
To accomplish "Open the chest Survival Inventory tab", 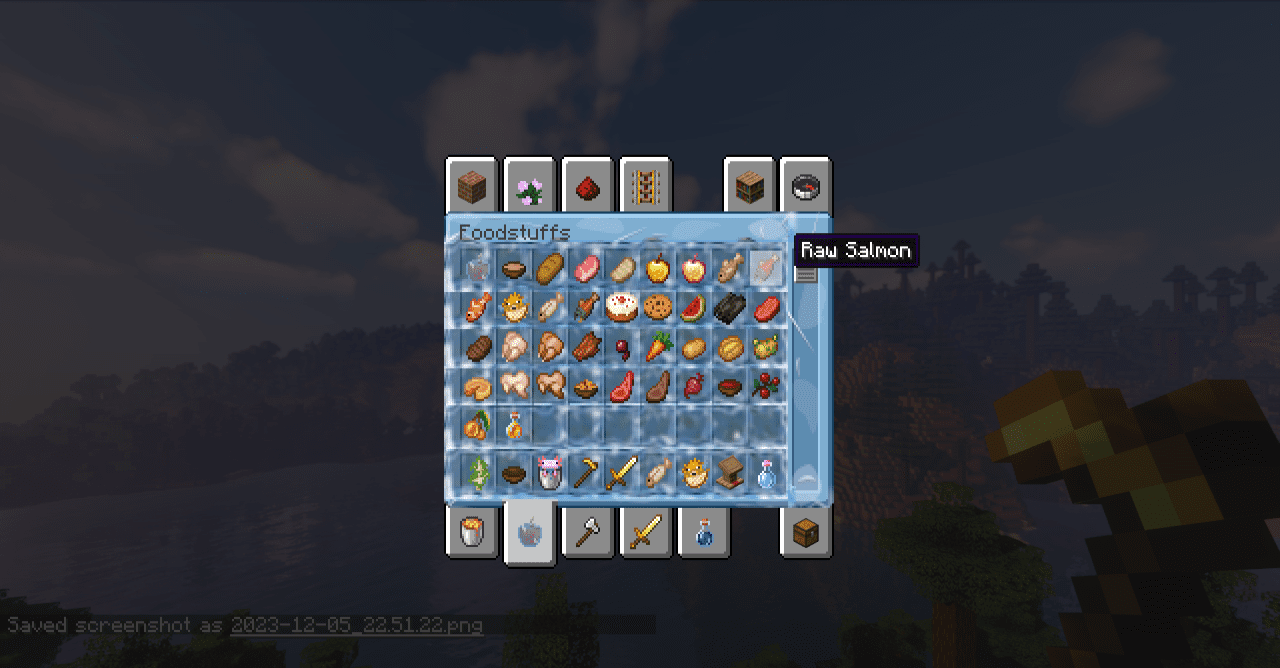I will click(805, 532).
